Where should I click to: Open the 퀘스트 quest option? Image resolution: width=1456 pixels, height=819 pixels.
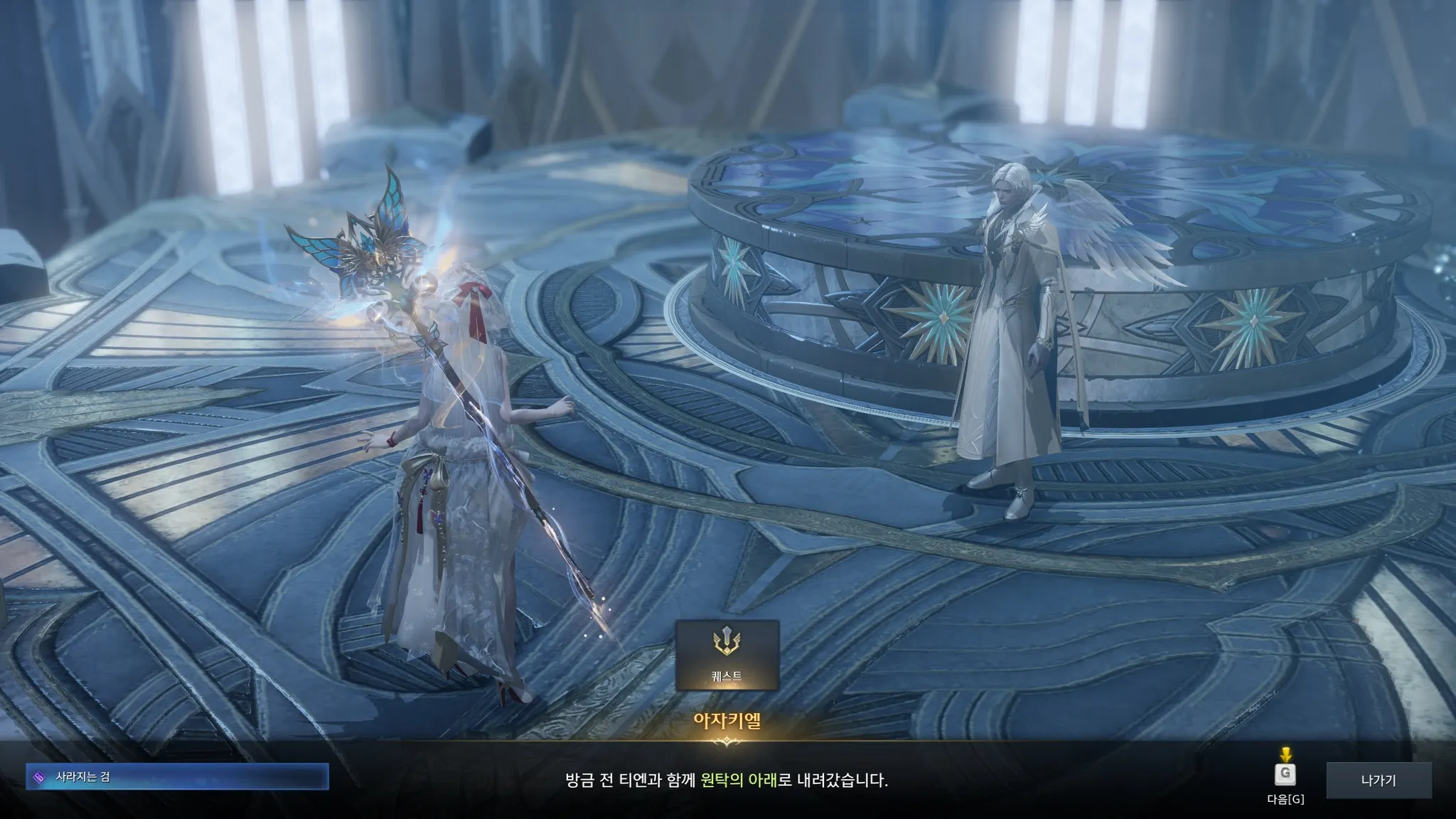pos(727,655)
